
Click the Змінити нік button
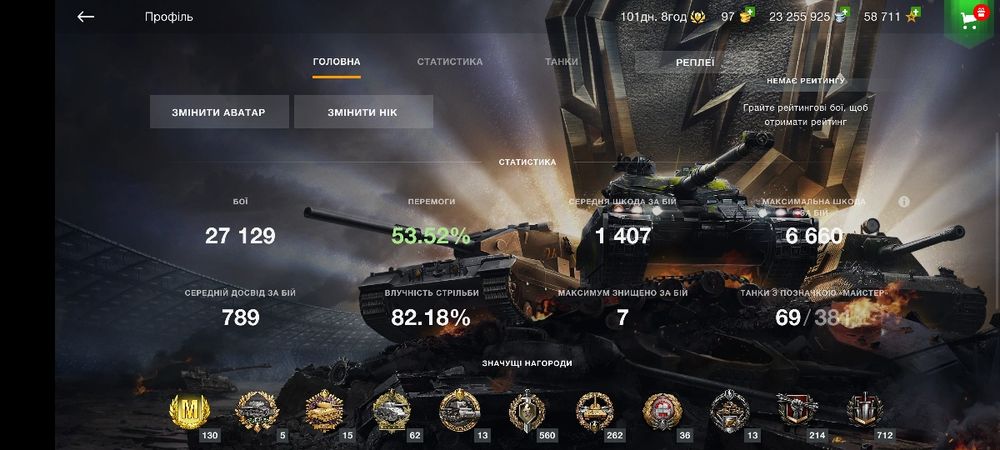pos(363,112)
